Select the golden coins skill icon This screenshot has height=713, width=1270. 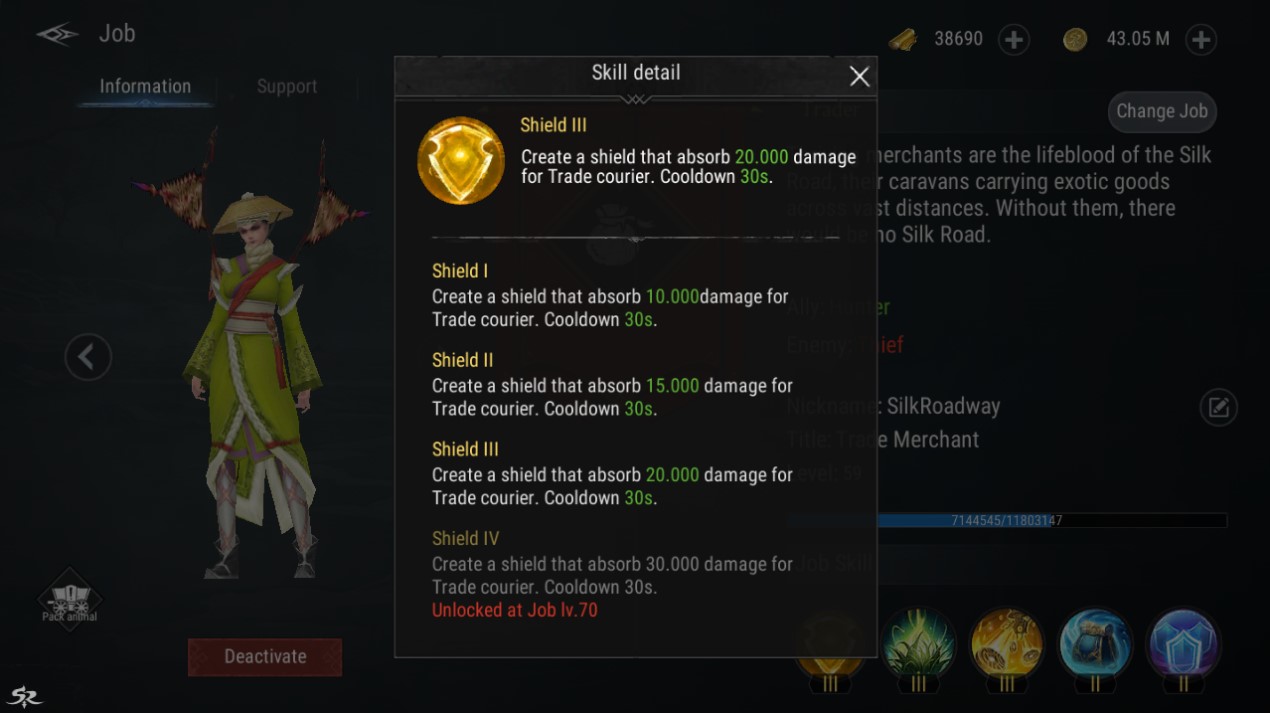tap(1007, 643)
